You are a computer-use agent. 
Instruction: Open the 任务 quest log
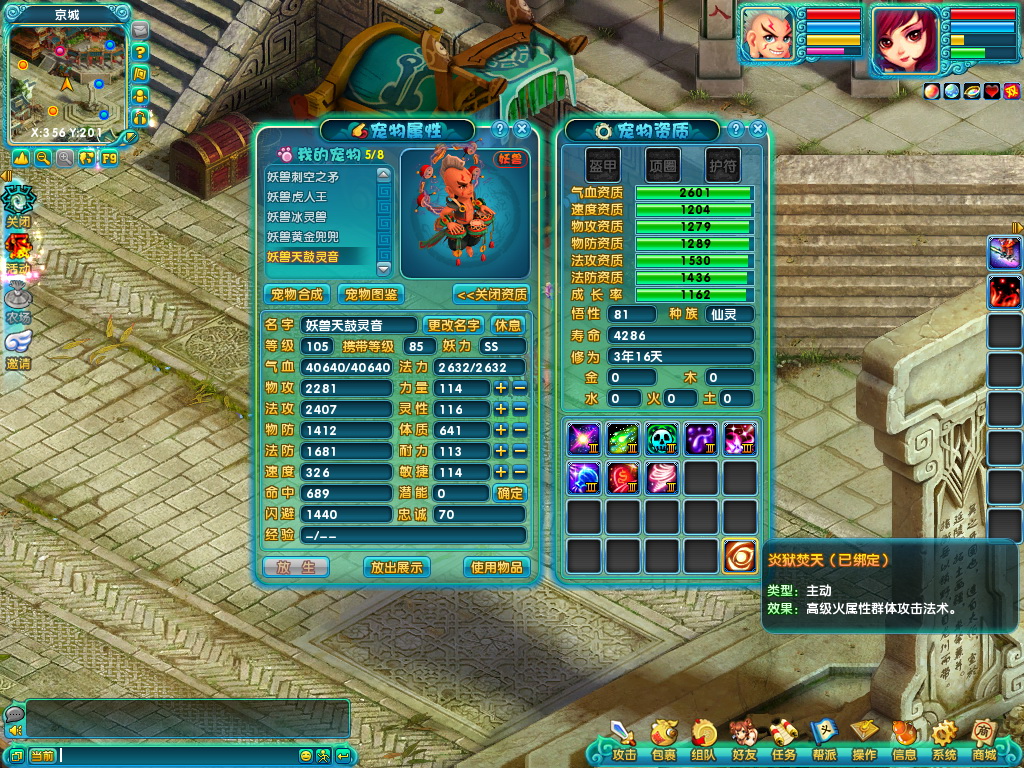click(783, 744)
